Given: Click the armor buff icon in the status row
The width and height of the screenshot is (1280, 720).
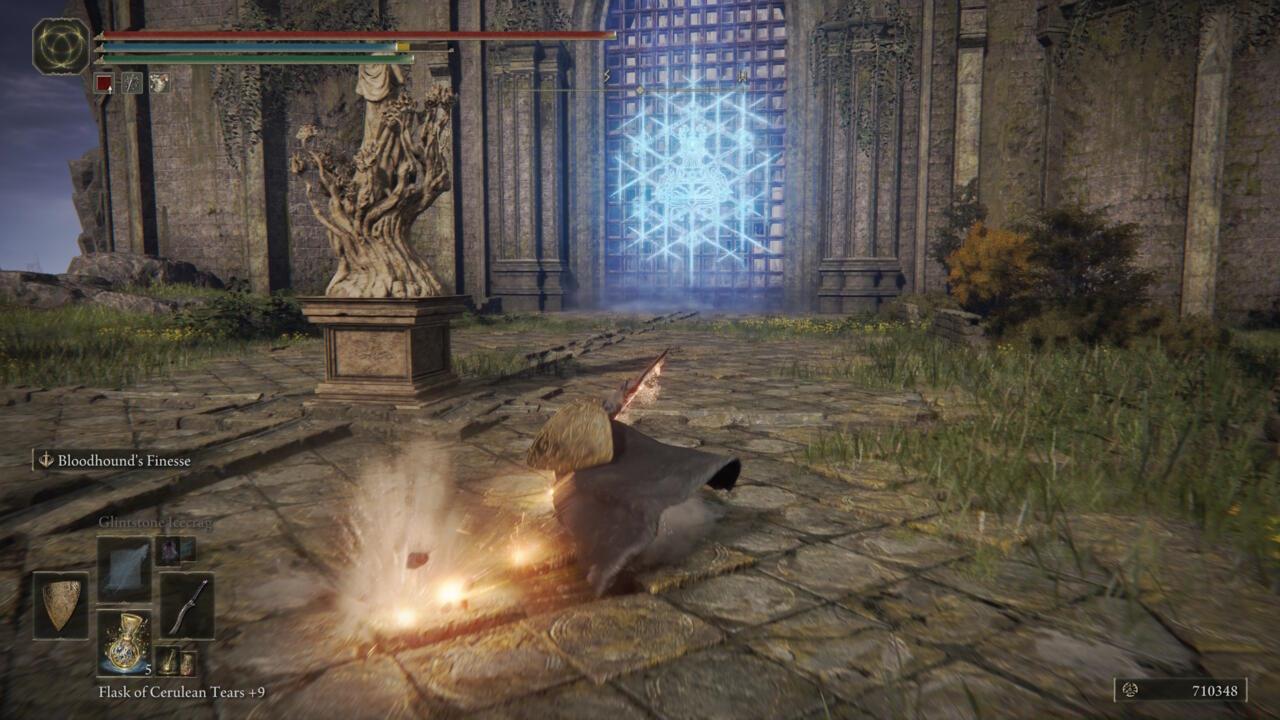Looking at the screenshot, I should point(160,83).
